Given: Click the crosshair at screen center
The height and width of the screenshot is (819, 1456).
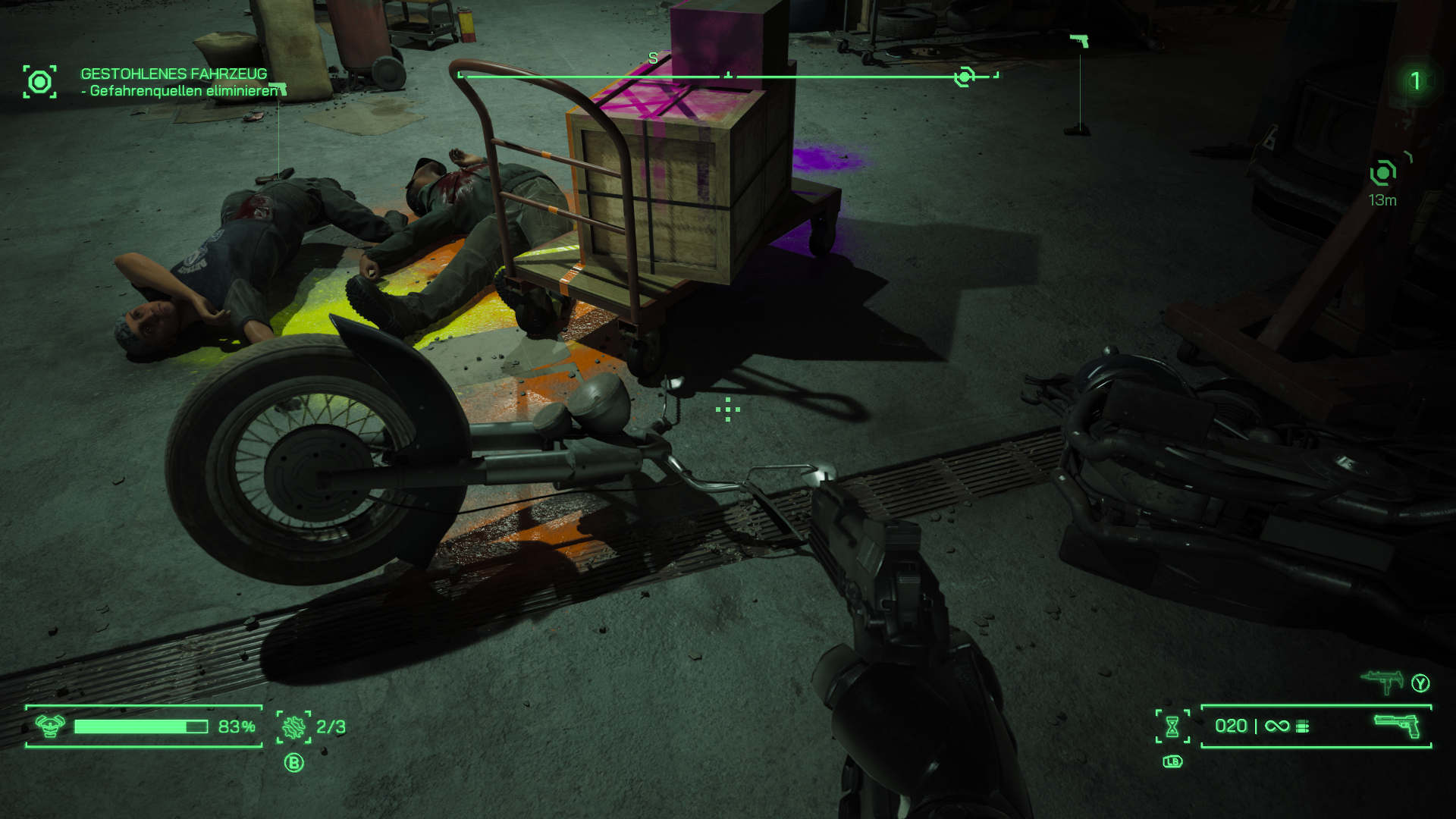Looking at the screenshot, I should tap(726, 409).
